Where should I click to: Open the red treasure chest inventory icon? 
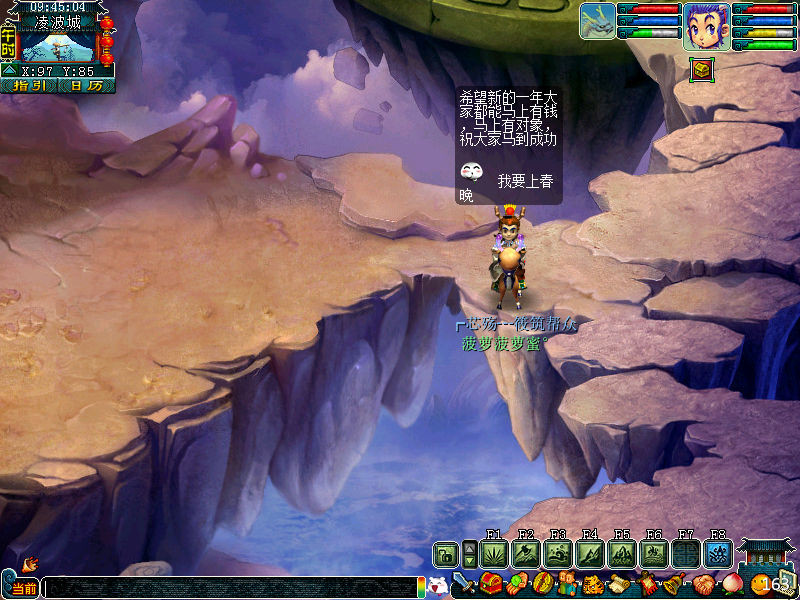pos(490,583)
